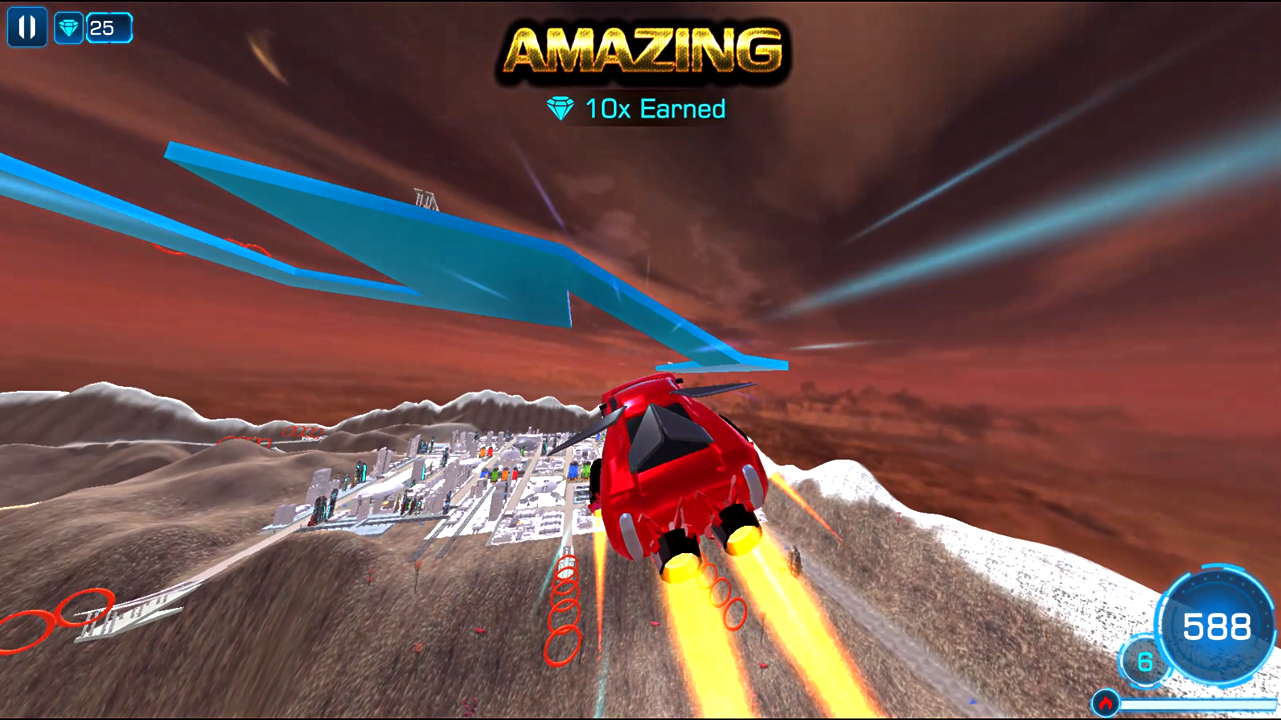Click the gem counter showing 25
Image resolution: width=1281 pixels, height=720 pixels.
[x=109, y=27]
